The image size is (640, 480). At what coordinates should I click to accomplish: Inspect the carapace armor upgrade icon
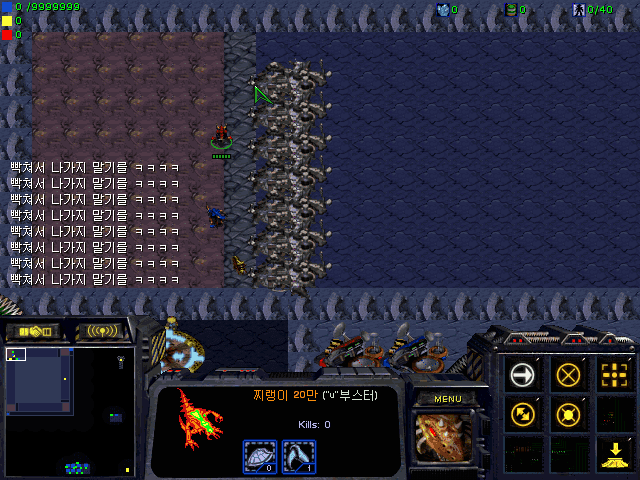[x=260, y=457]
